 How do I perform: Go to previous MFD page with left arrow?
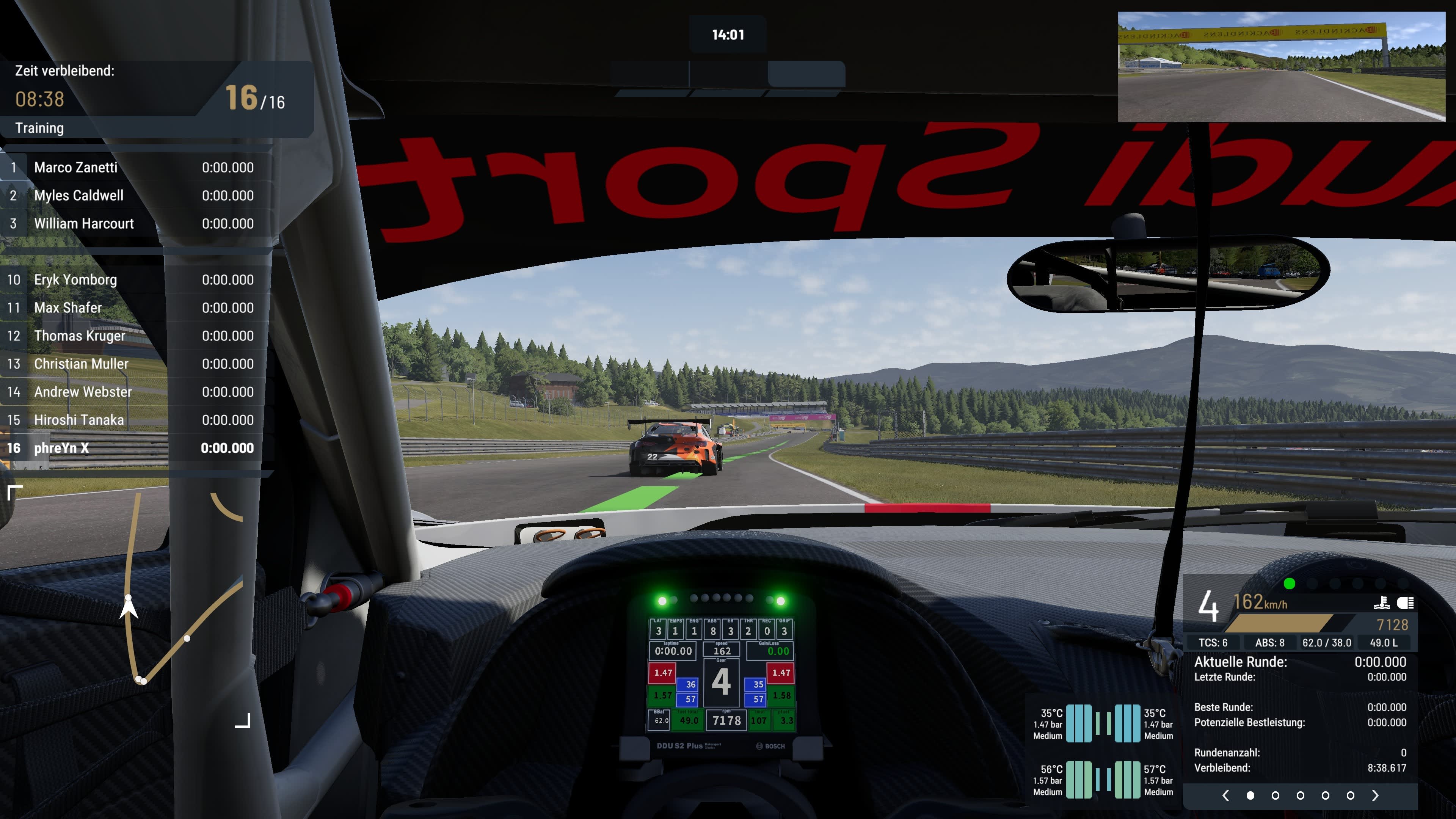[x=1225, y=795]
